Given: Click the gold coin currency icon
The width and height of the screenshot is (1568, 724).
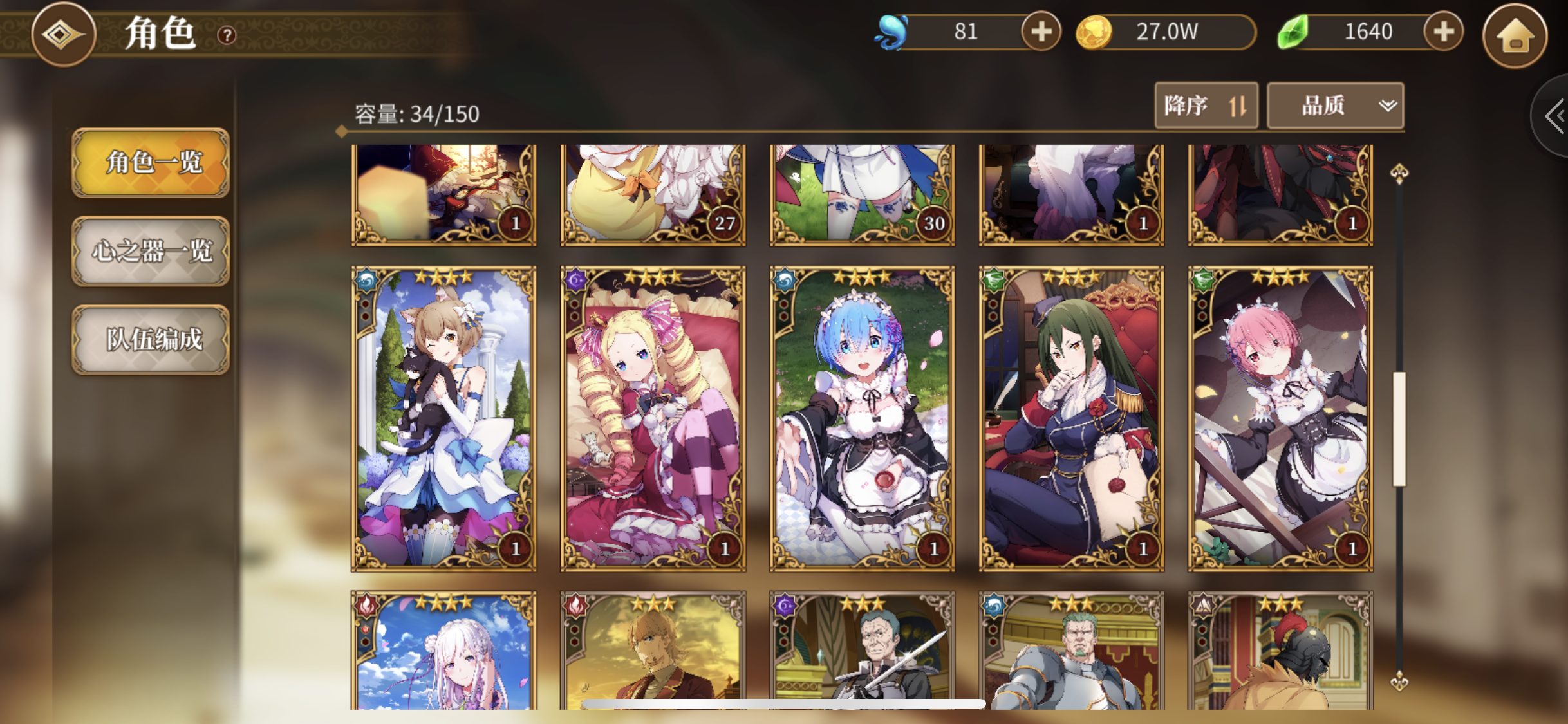Looking at the screenshot, I should (1093, 32).
